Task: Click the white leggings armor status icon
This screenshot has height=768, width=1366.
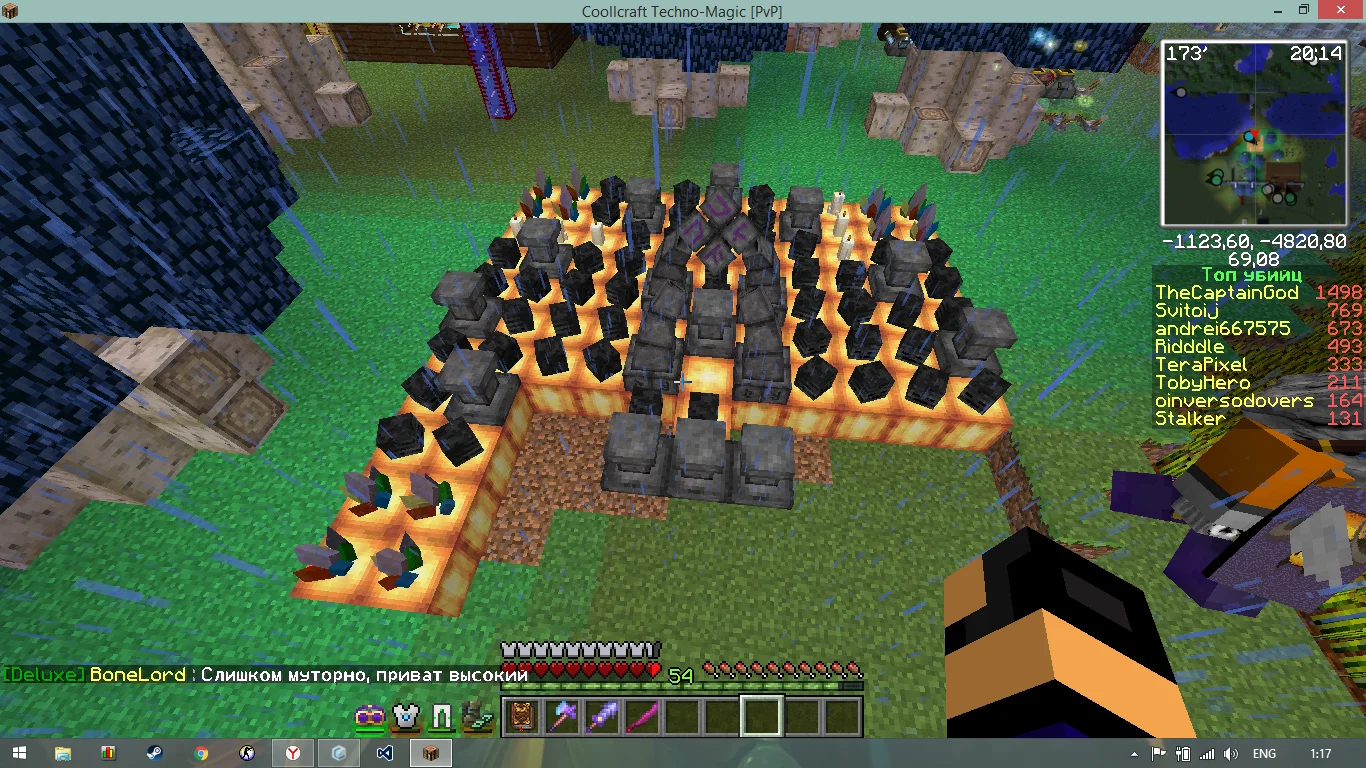Action: [441, 717]
